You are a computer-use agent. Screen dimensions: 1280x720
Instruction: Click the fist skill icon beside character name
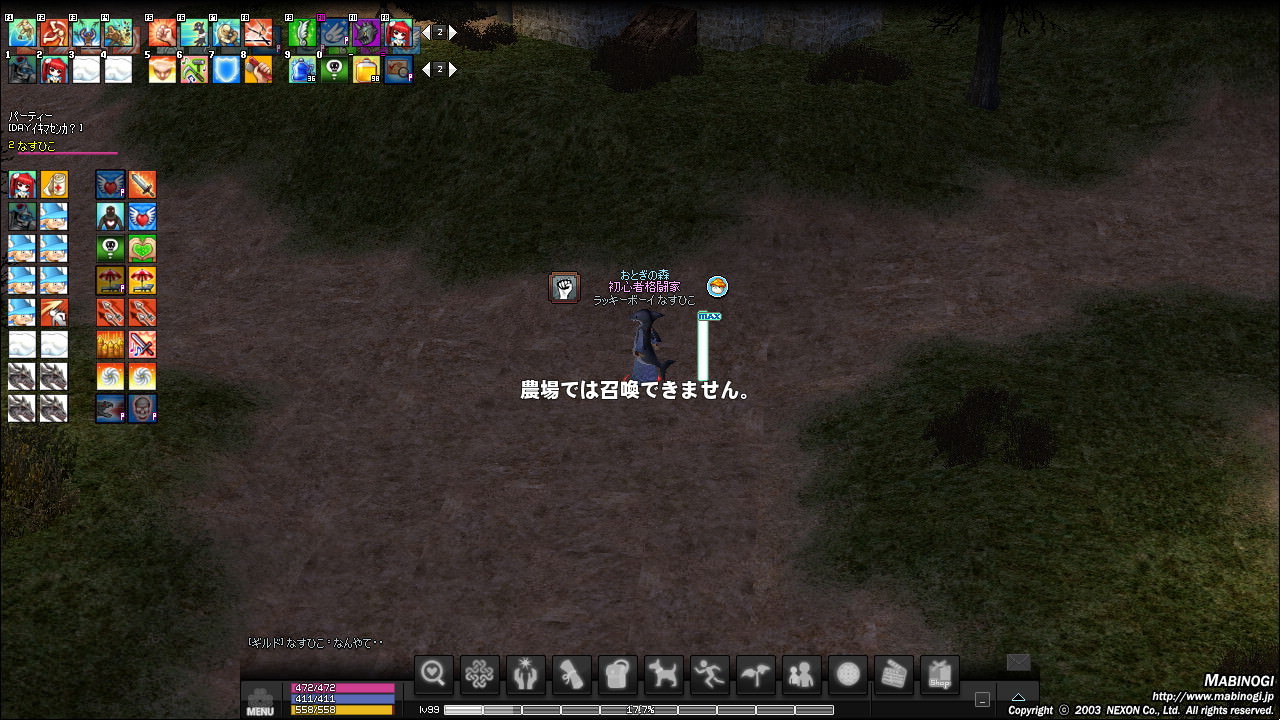[565, 288]
